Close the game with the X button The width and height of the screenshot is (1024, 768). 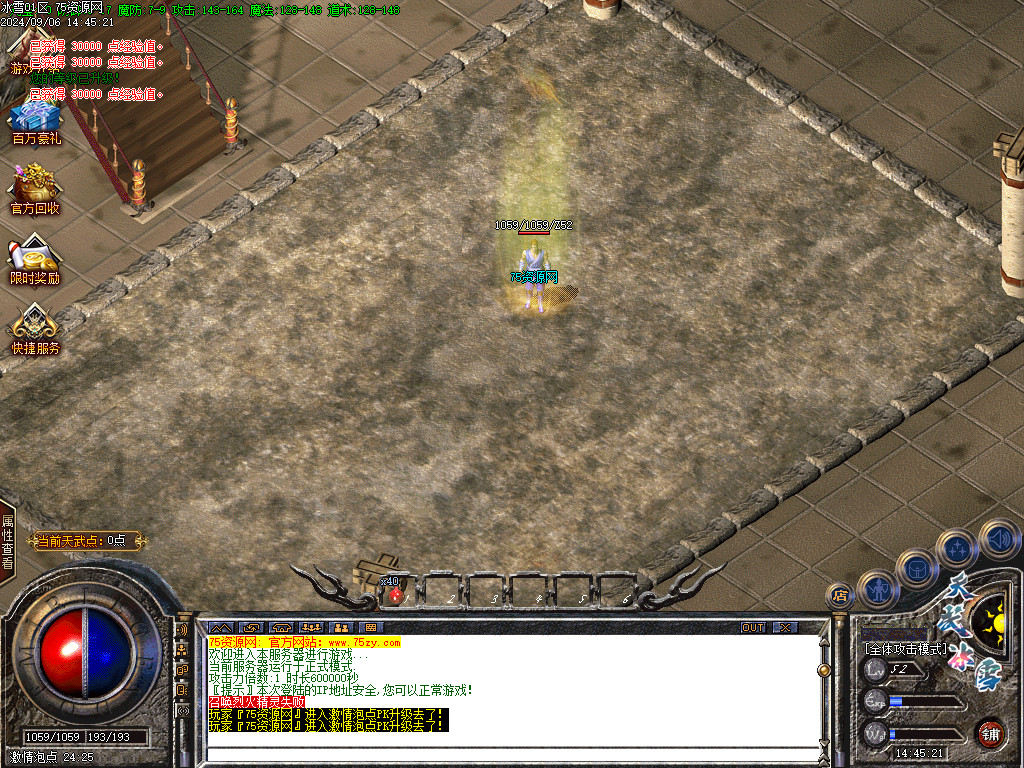786,627
